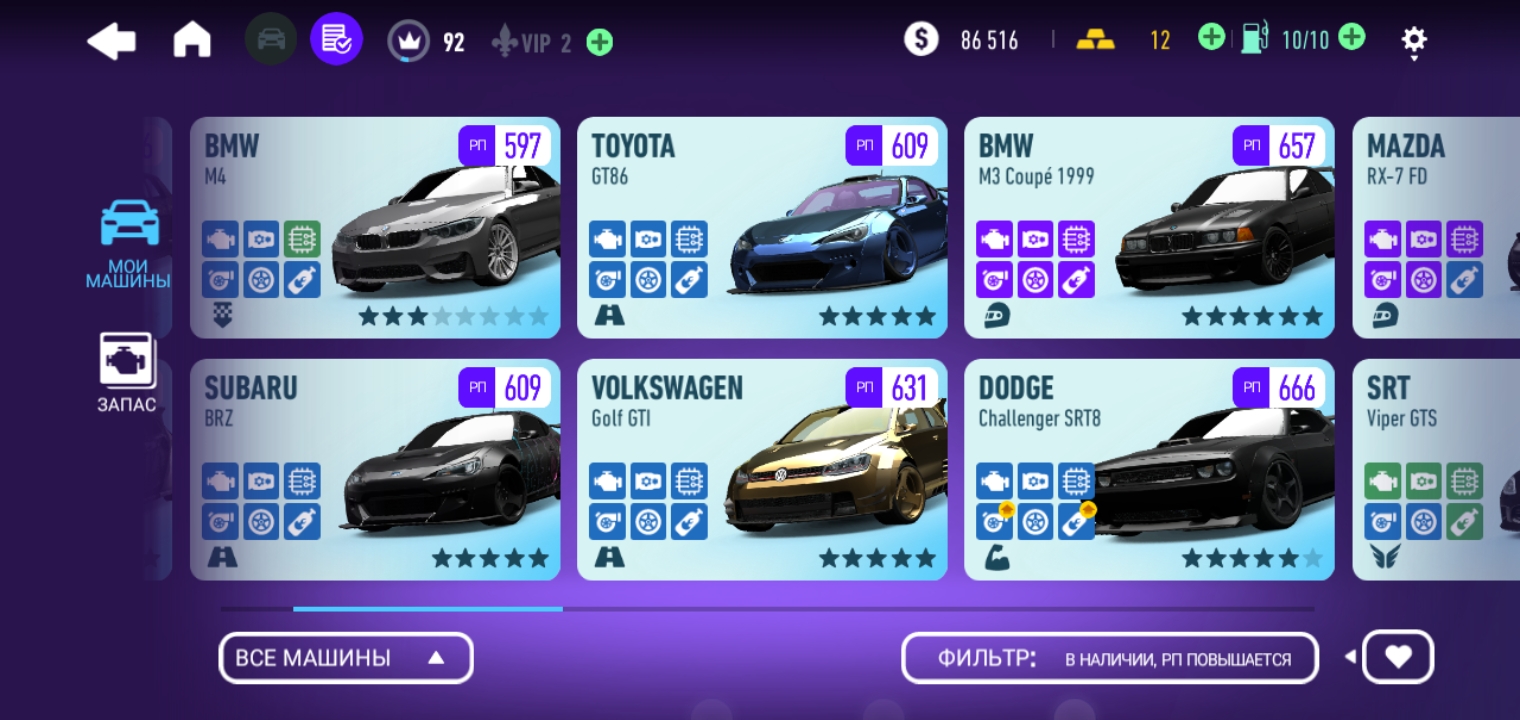This screenshot has width=1520, height=720.
Task: Select the BMW M4 car card
Action: (375, 228)
